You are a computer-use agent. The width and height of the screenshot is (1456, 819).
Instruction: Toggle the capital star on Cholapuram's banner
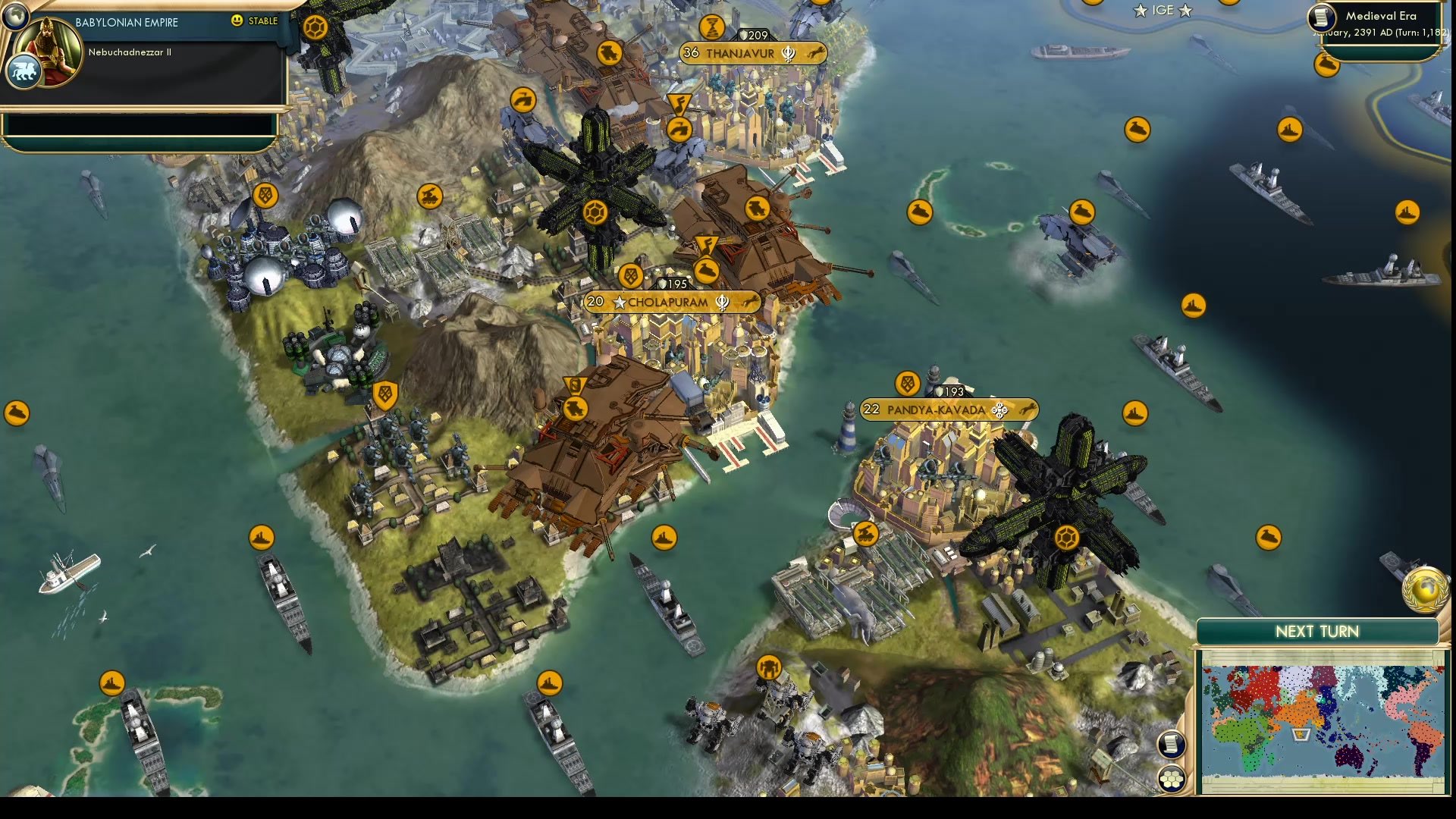pos(620,301)
